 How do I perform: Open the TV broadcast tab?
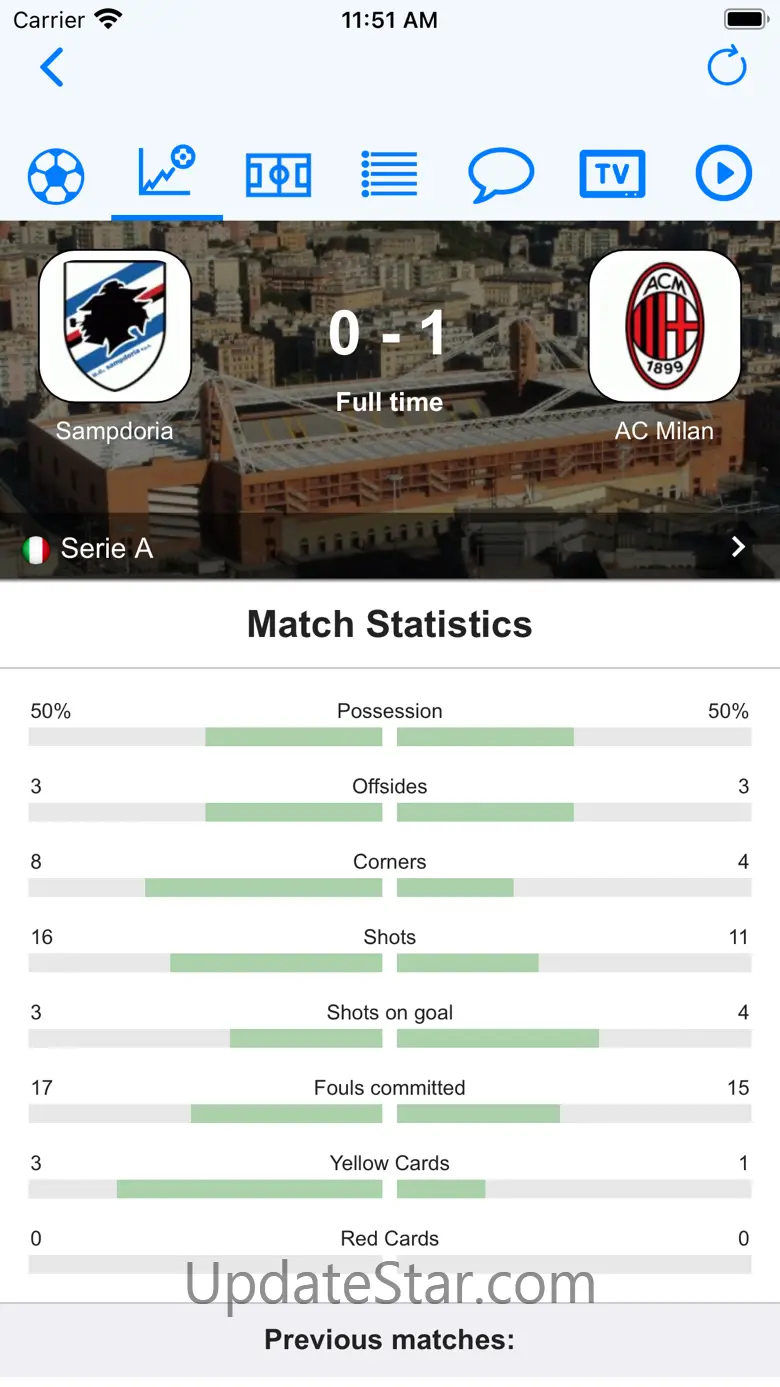click(612, 176)
